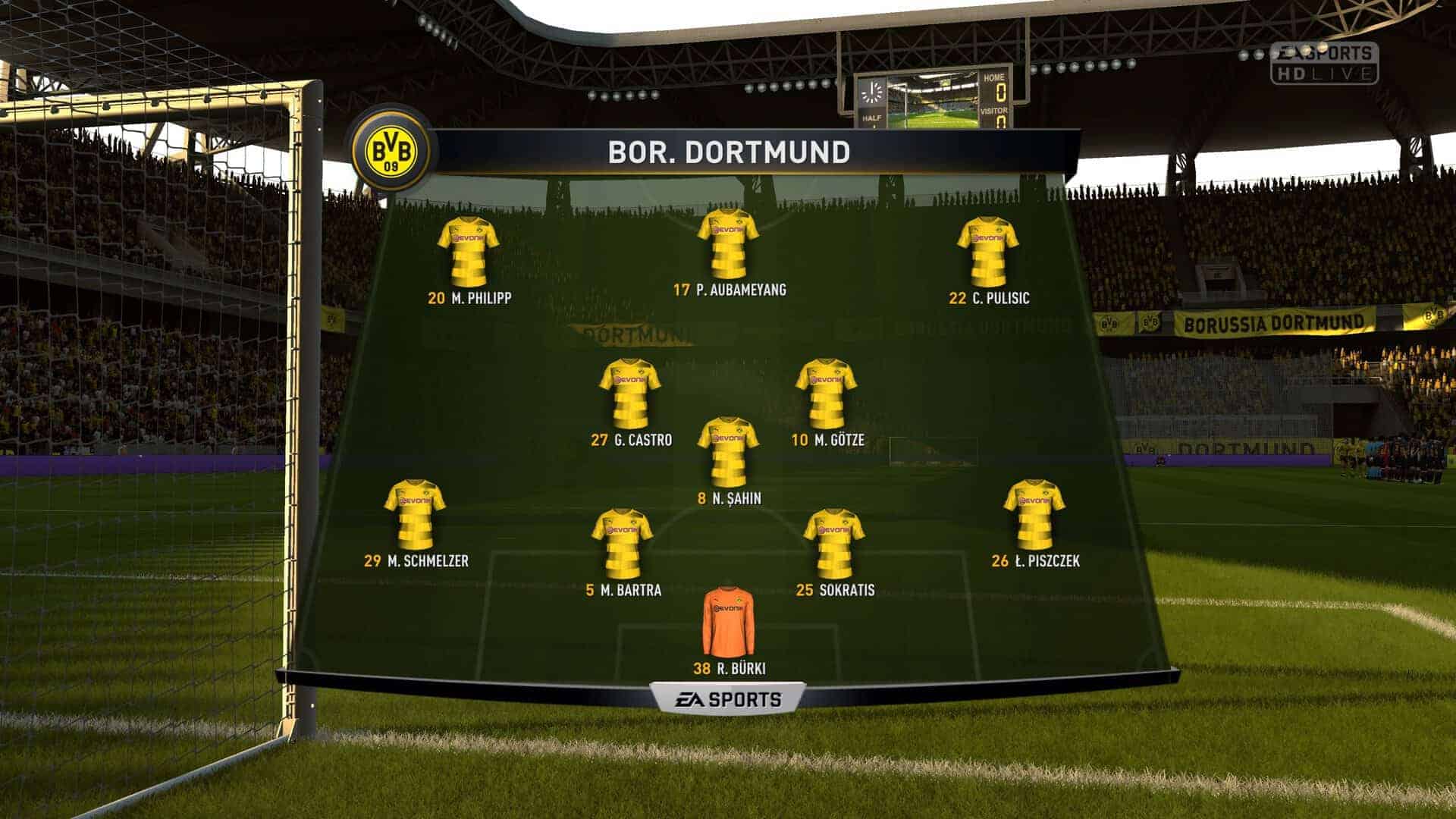1456x819 pixels.
Task: Choose goalkeeper R. Bürki's orange shirt
Action: click(x=728, y=621)
